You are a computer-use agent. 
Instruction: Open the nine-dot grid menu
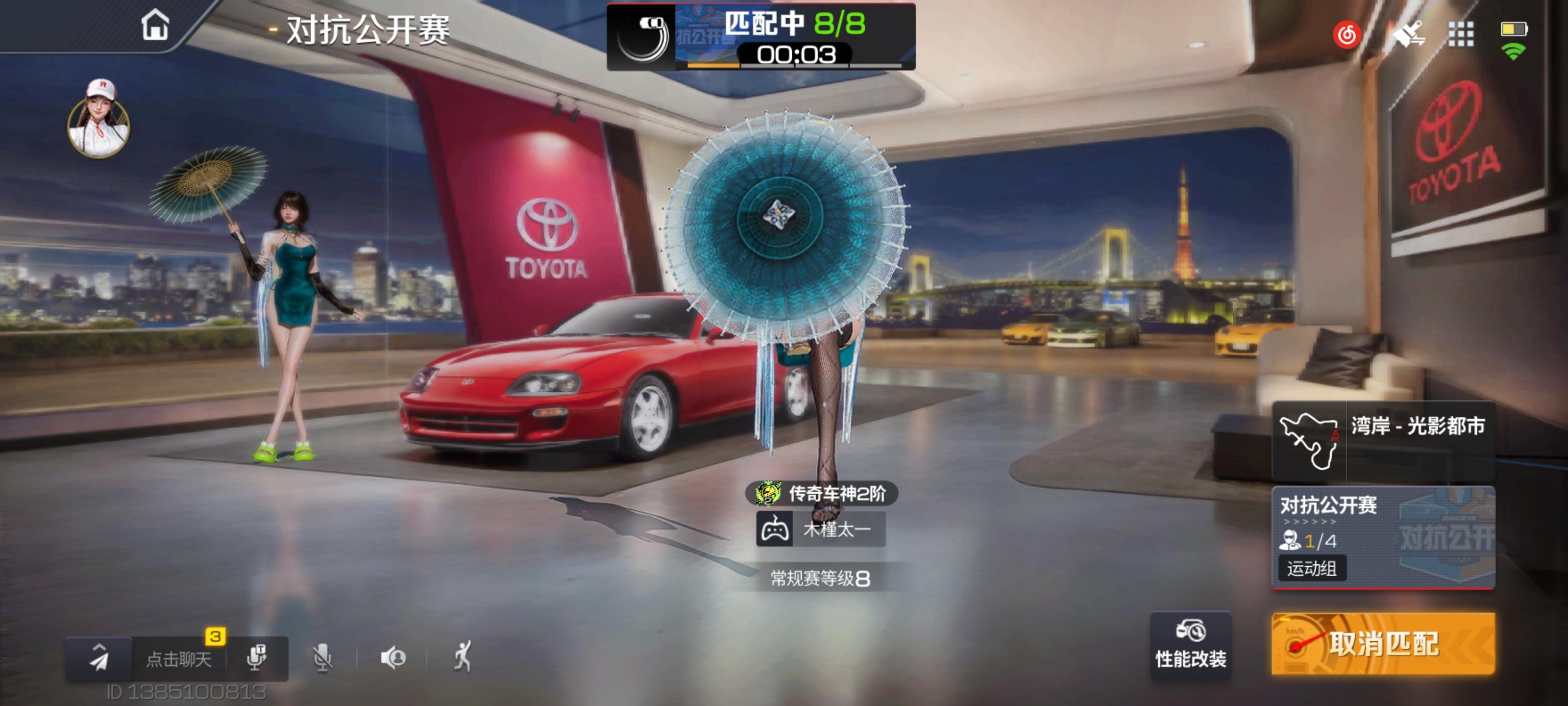1460,34
